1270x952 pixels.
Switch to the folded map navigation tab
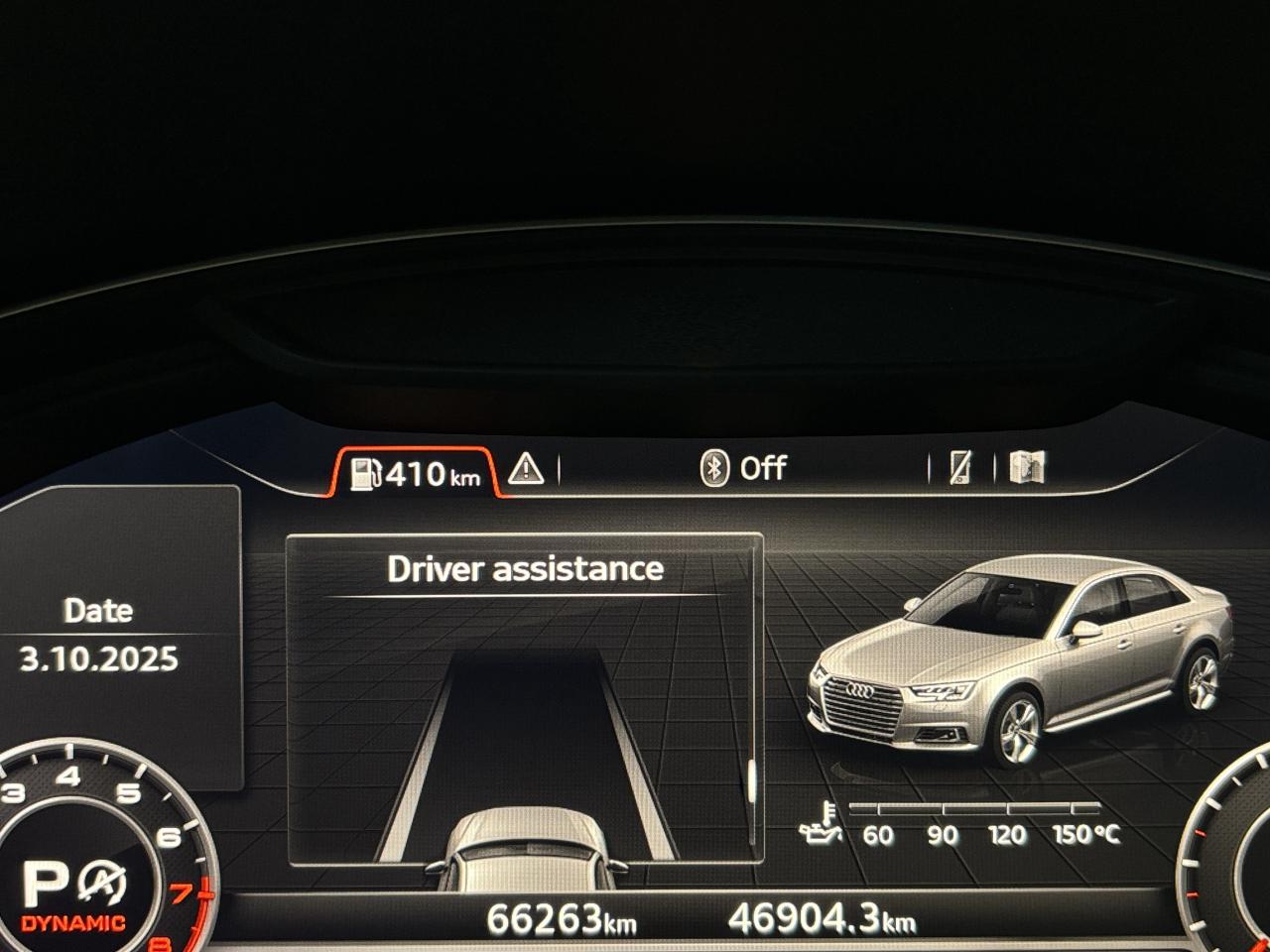(x=1027, y=467)
